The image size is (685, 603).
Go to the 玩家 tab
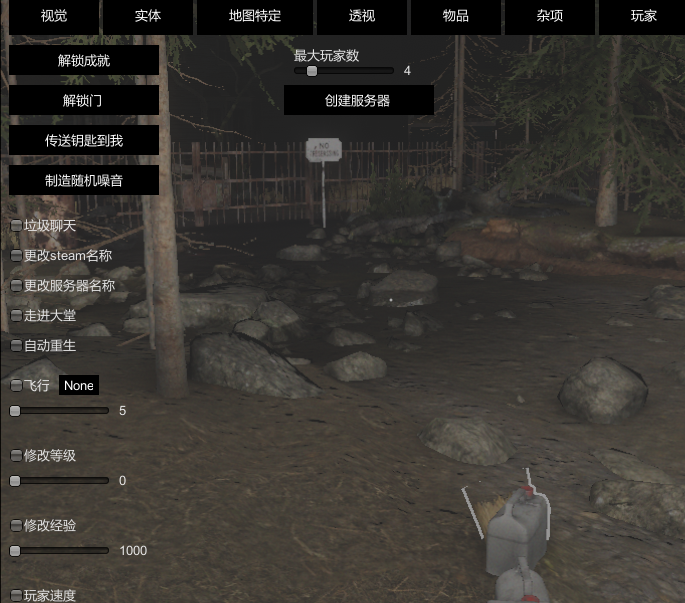643,17
